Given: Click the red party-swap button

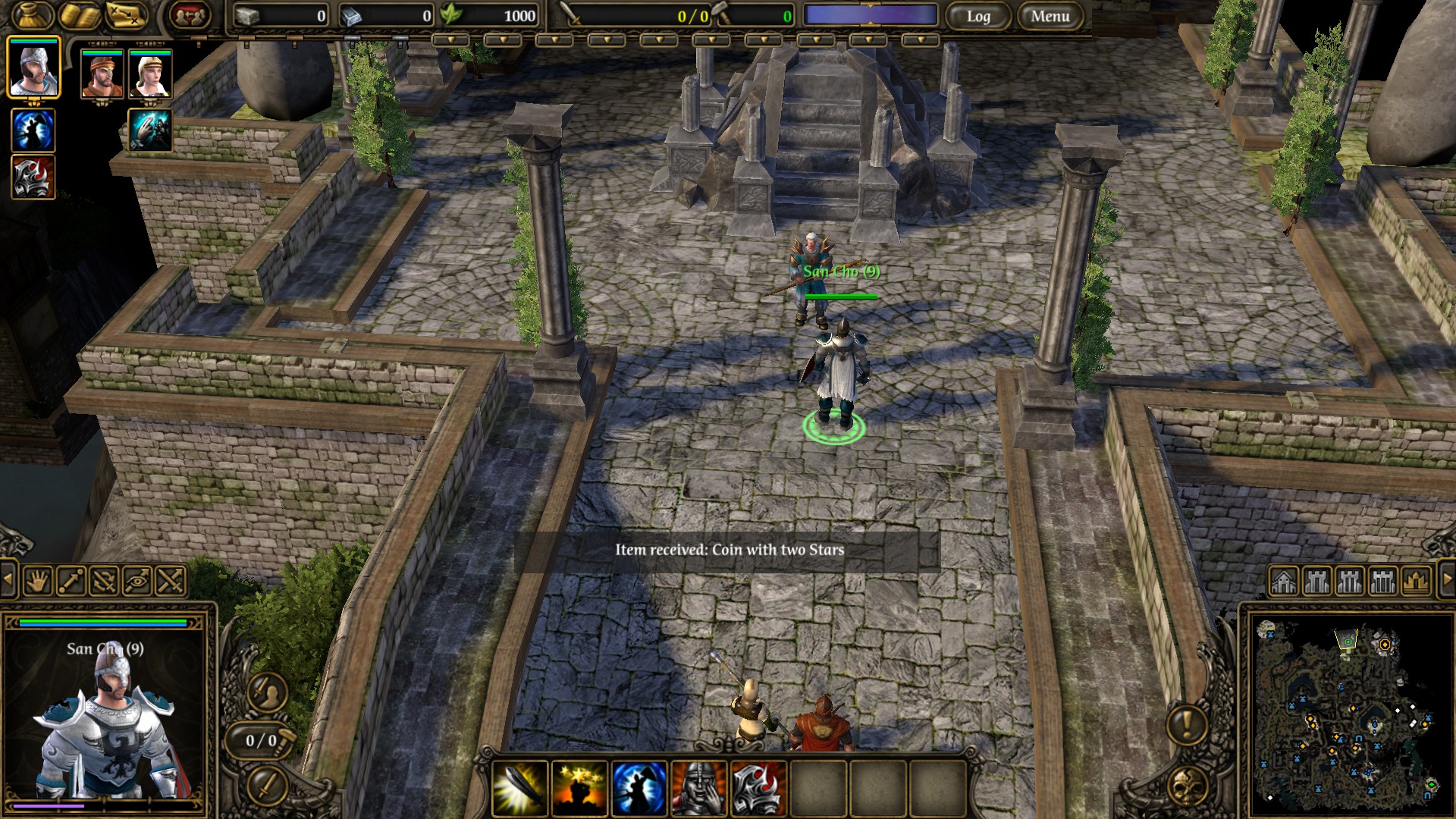Looking at the screenshot, I should point(190,15).
